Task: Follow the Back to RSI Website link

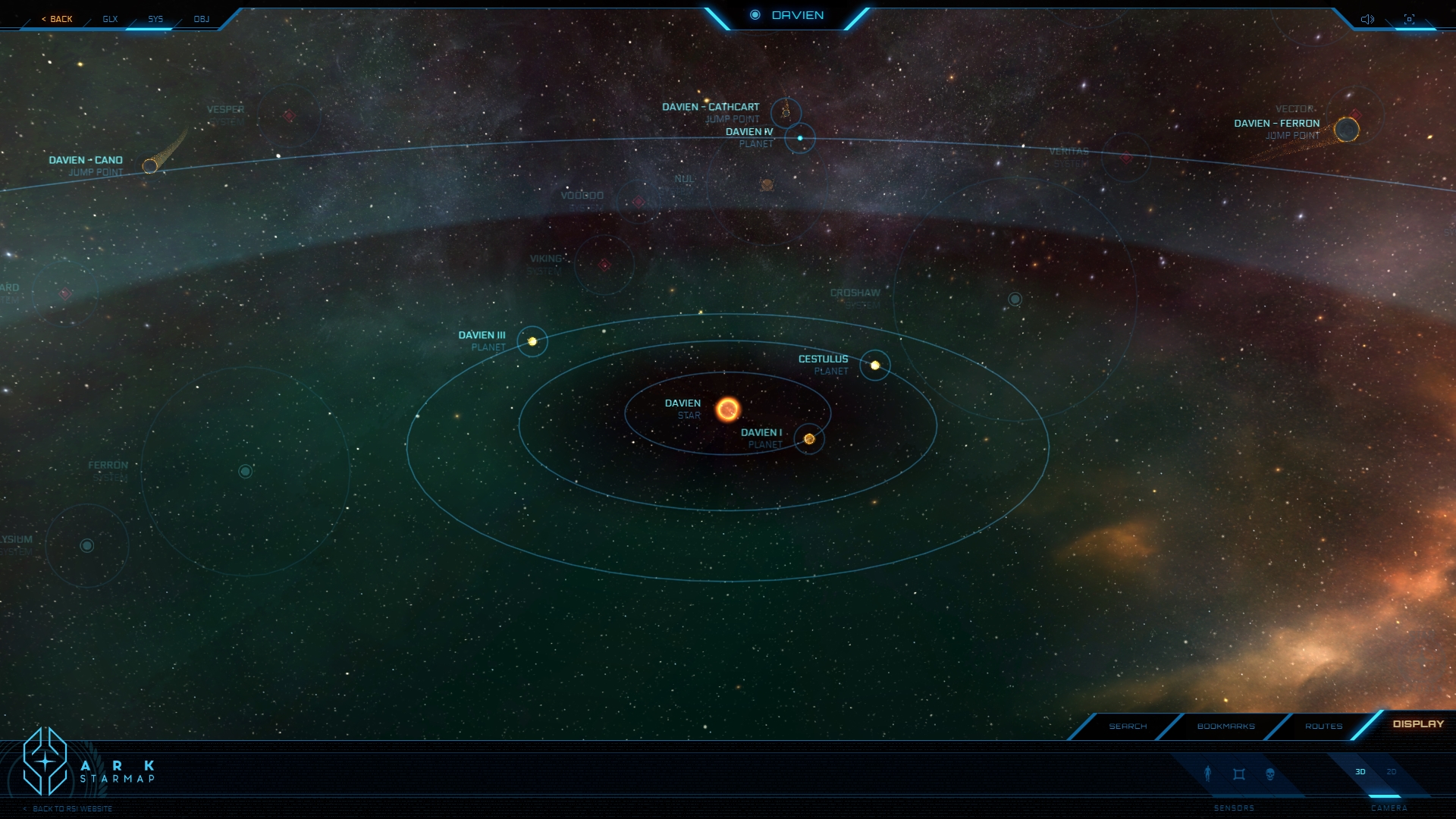Action: 72,809
